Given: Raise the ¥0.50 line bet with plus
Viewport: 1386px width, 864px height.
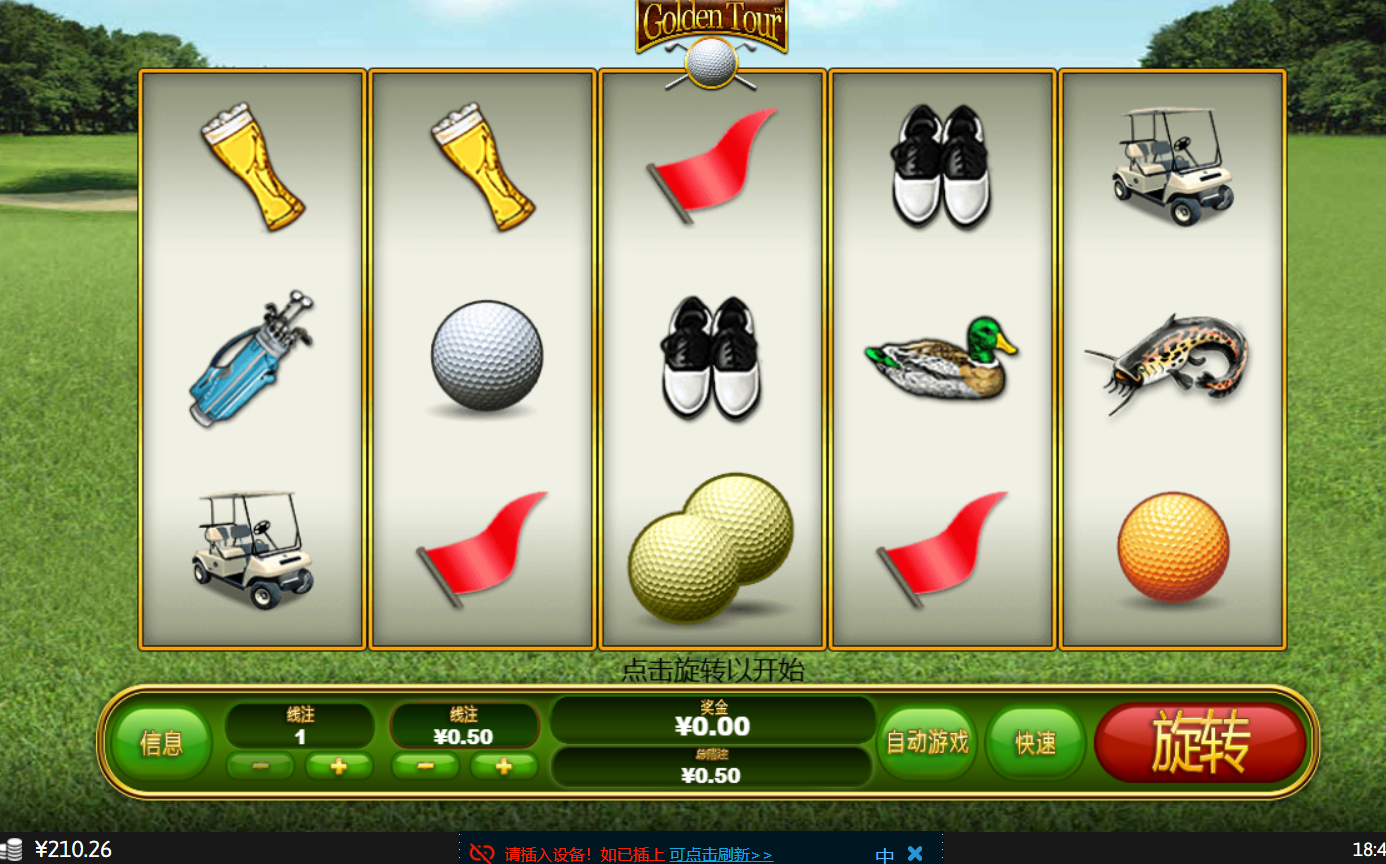Looking at the screenshot, I should pyautogui.click(x=503, y=766).
